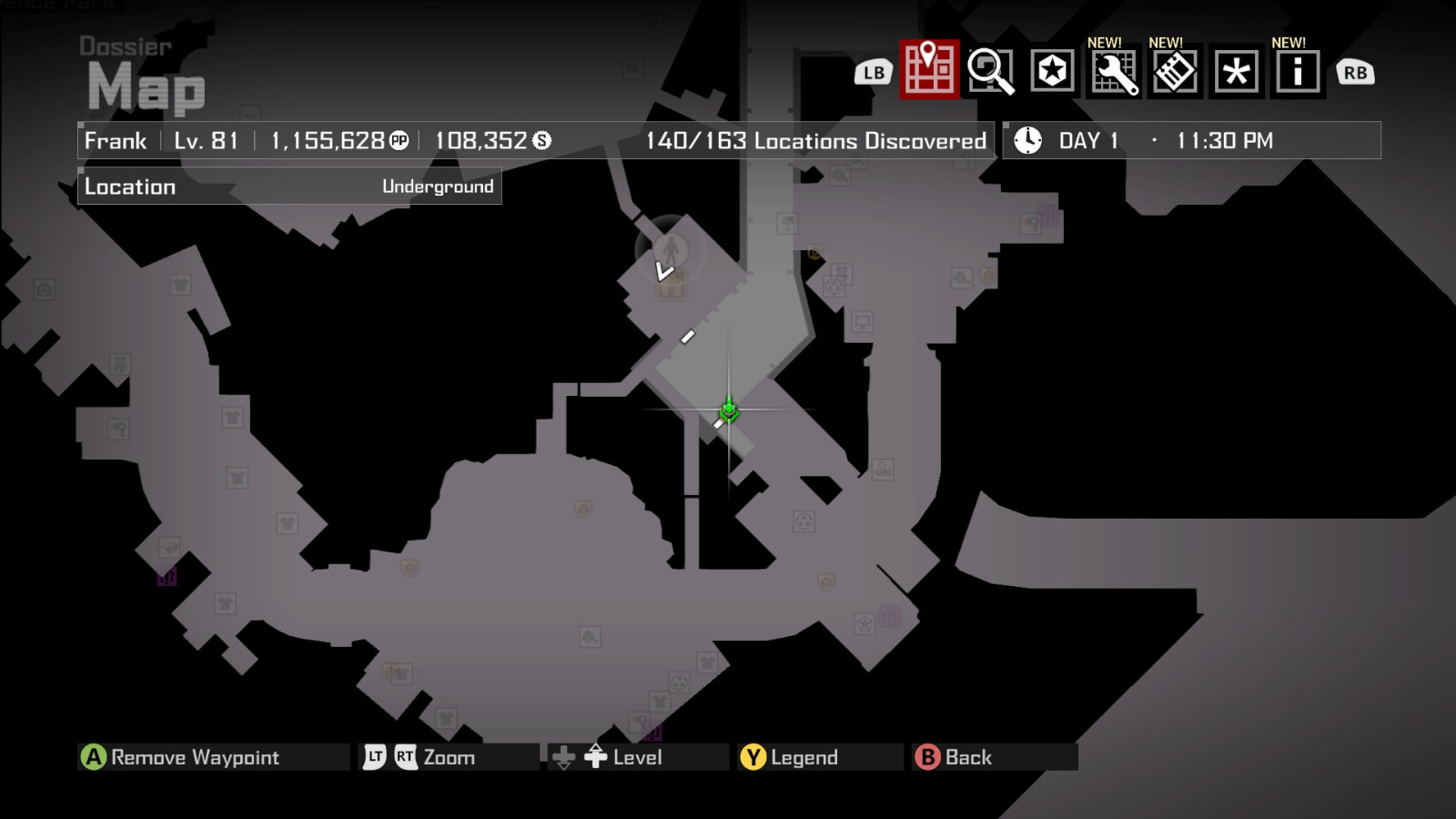Image resolution: width=1456 pixels, height=819 pixels.
Task: Open the wrench tab marked NEW
Action: pyautogui.click(x=1114, y=72)
